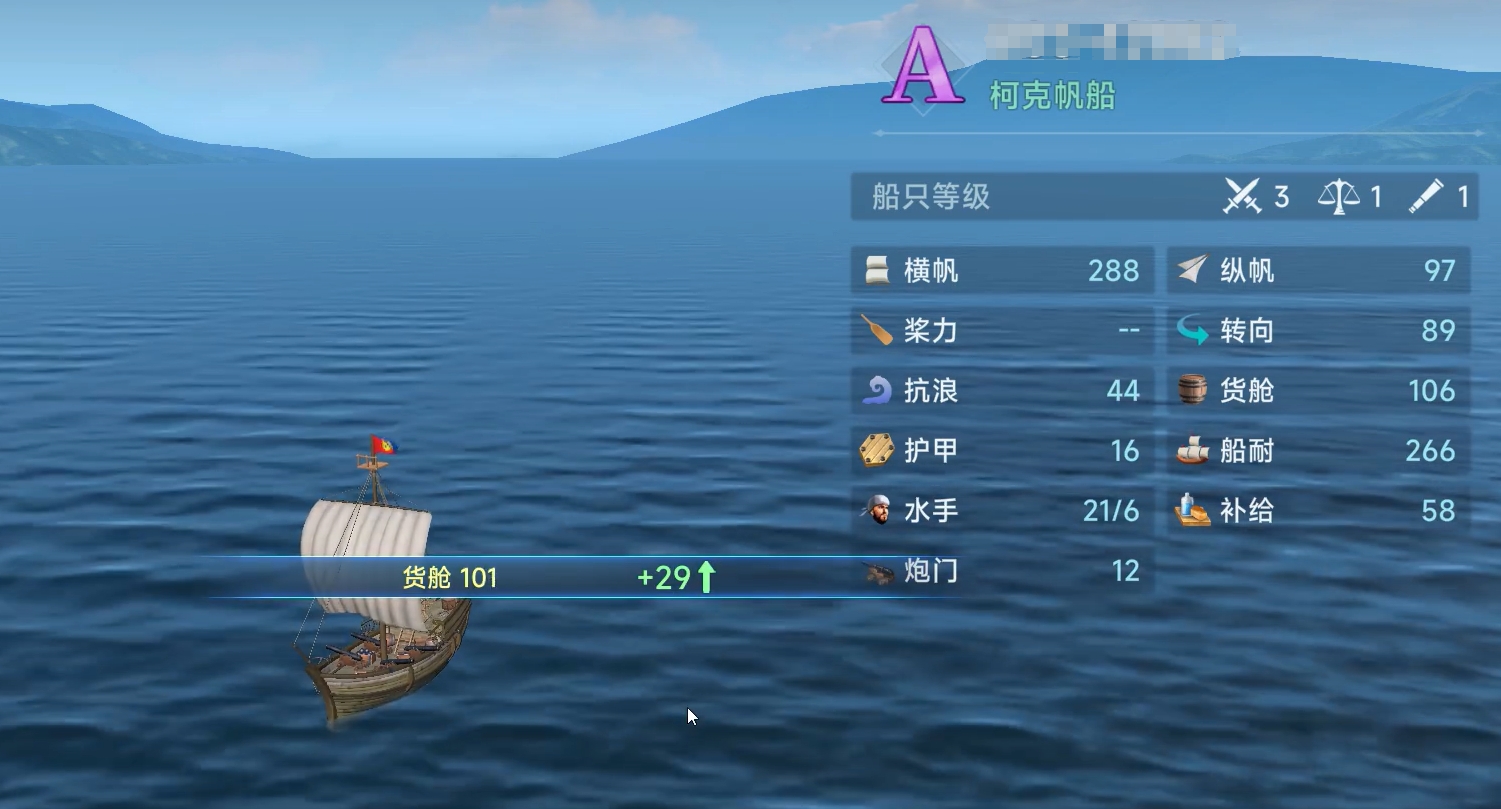Screen dimensions: 1501x809
Task: Click the 货舱 barrel cargo icon
Action: 1192,391
